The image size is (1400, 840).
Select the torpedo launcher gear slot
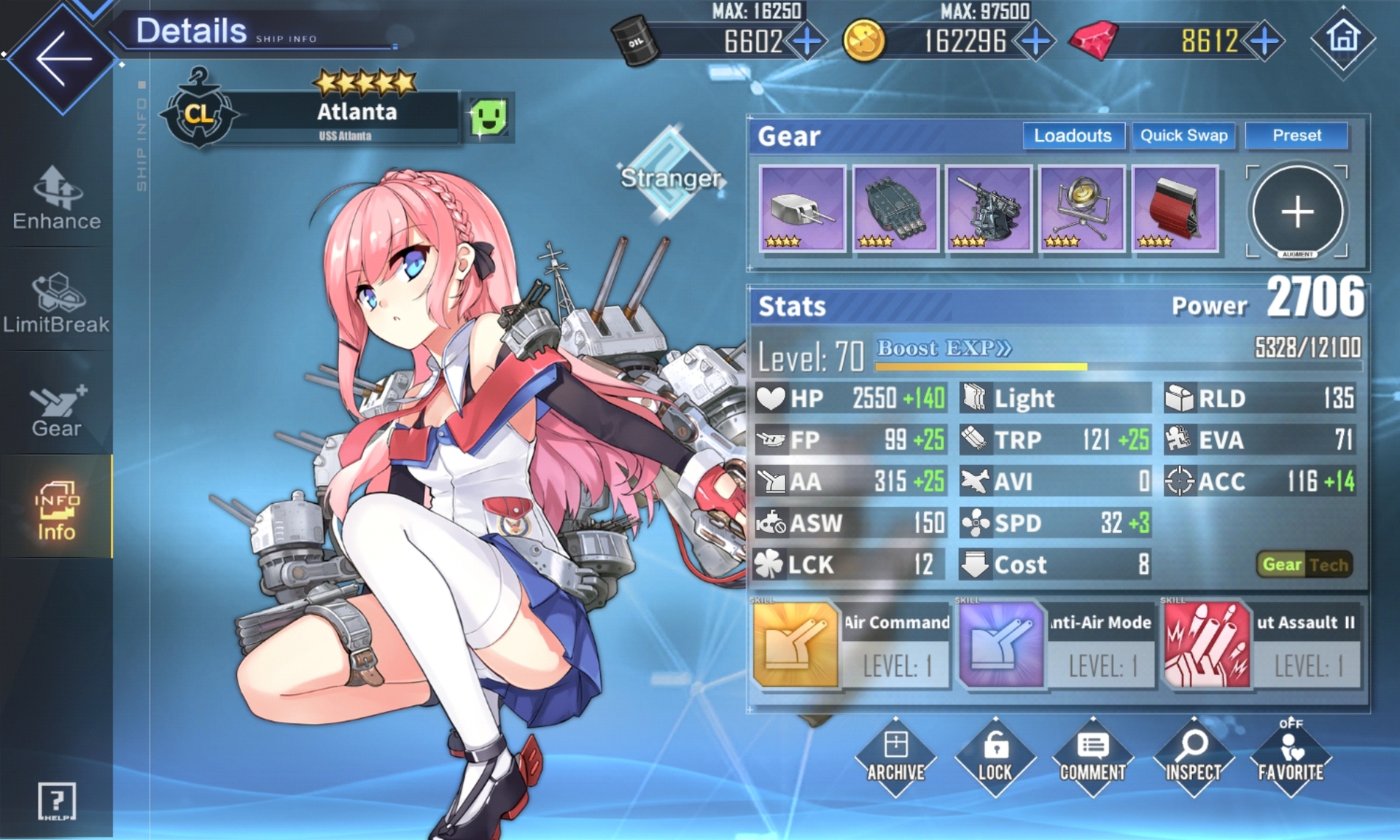coord(895,209)
